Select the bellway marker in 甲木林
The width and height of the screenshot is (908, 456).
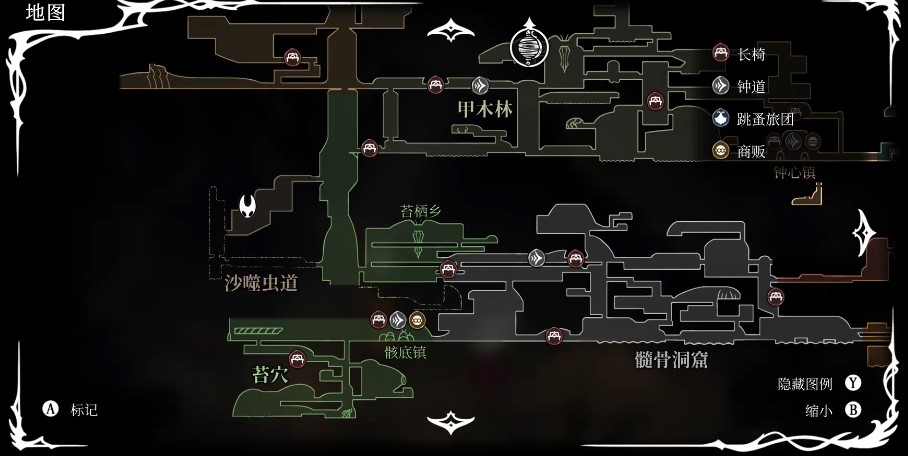click(x=480, y=85)
